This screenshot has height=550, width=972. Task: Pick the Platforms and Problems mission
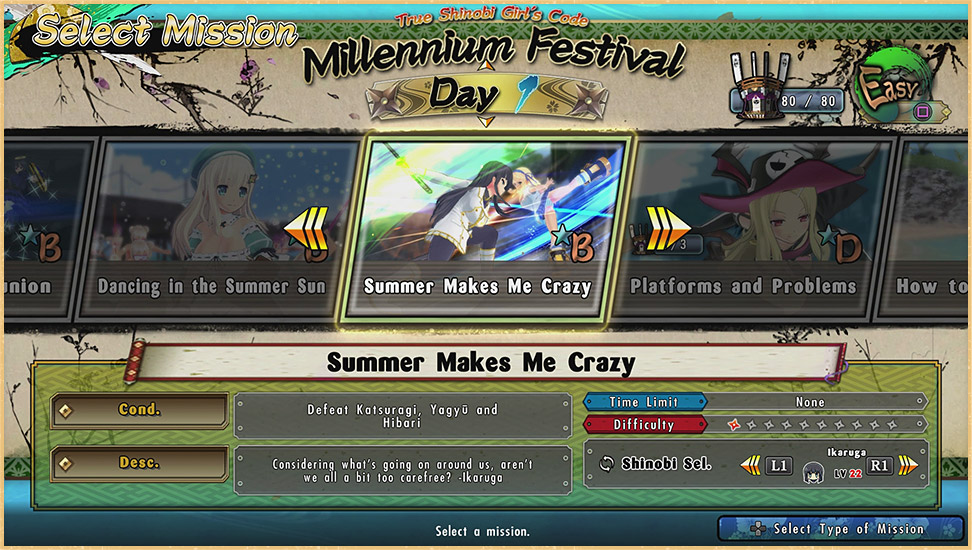pyautogui.click(x=743, y=227)
